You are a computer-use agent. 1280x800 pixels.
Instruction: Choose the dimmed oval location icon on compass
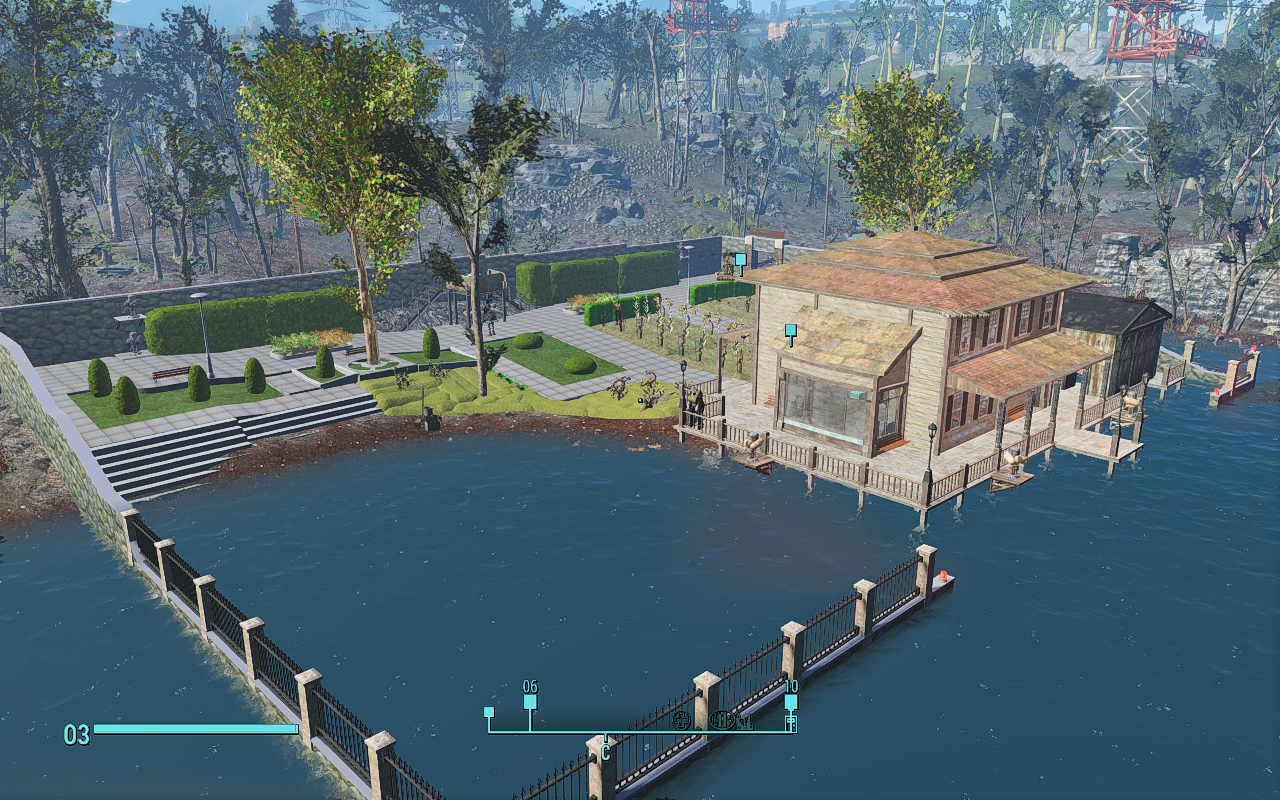(722, 720)
